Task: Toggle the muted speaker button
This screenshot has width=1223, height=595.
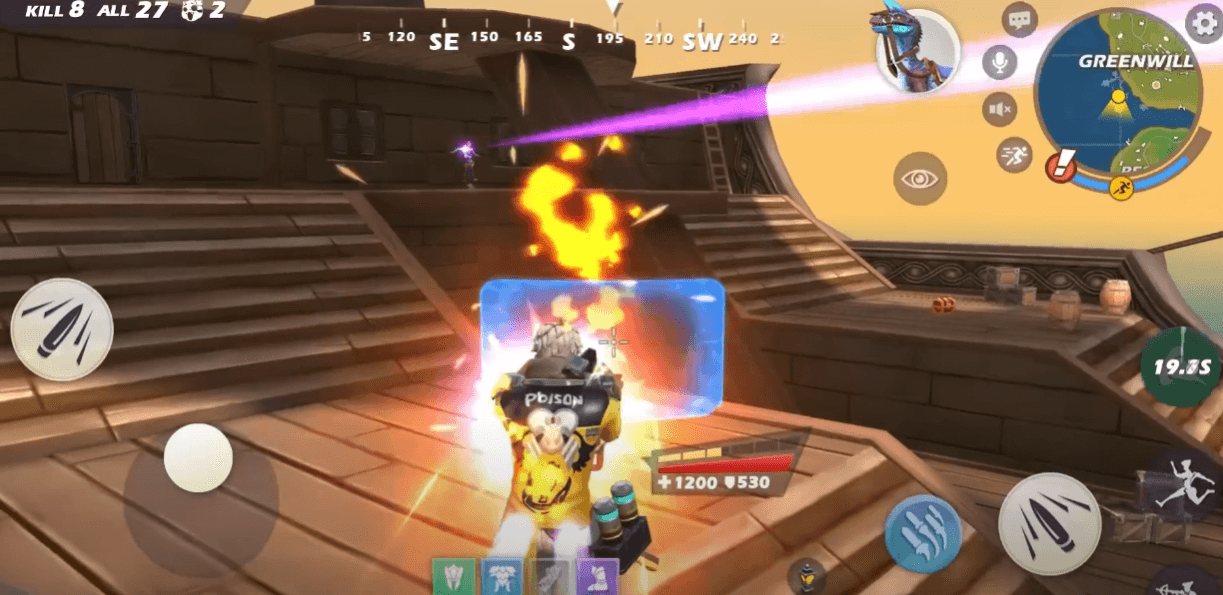Action: pyautogui.click(x=999, y=108)
